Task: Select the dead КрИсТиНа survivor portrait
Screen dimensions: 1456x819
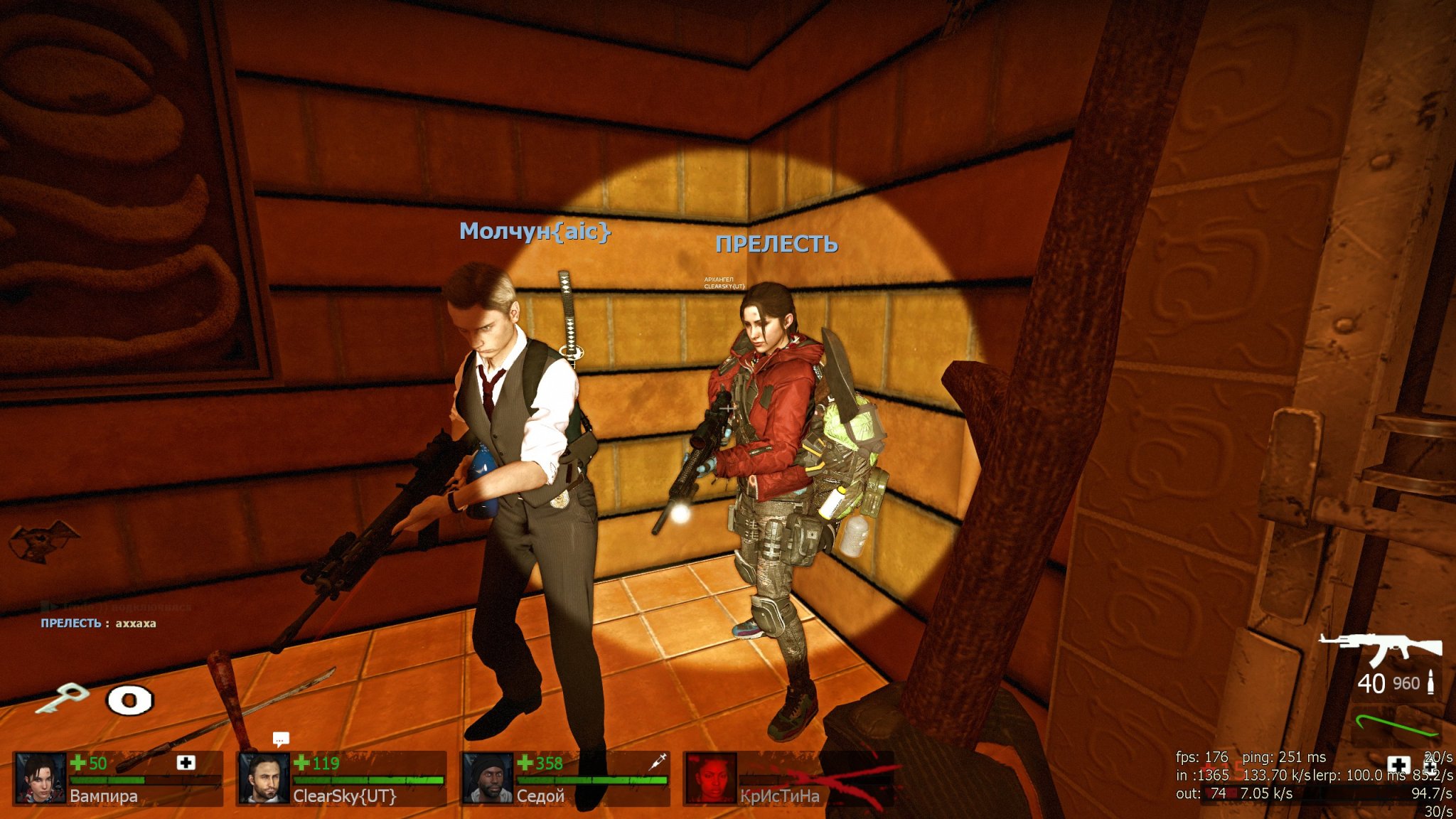Action: pos(710,778)
